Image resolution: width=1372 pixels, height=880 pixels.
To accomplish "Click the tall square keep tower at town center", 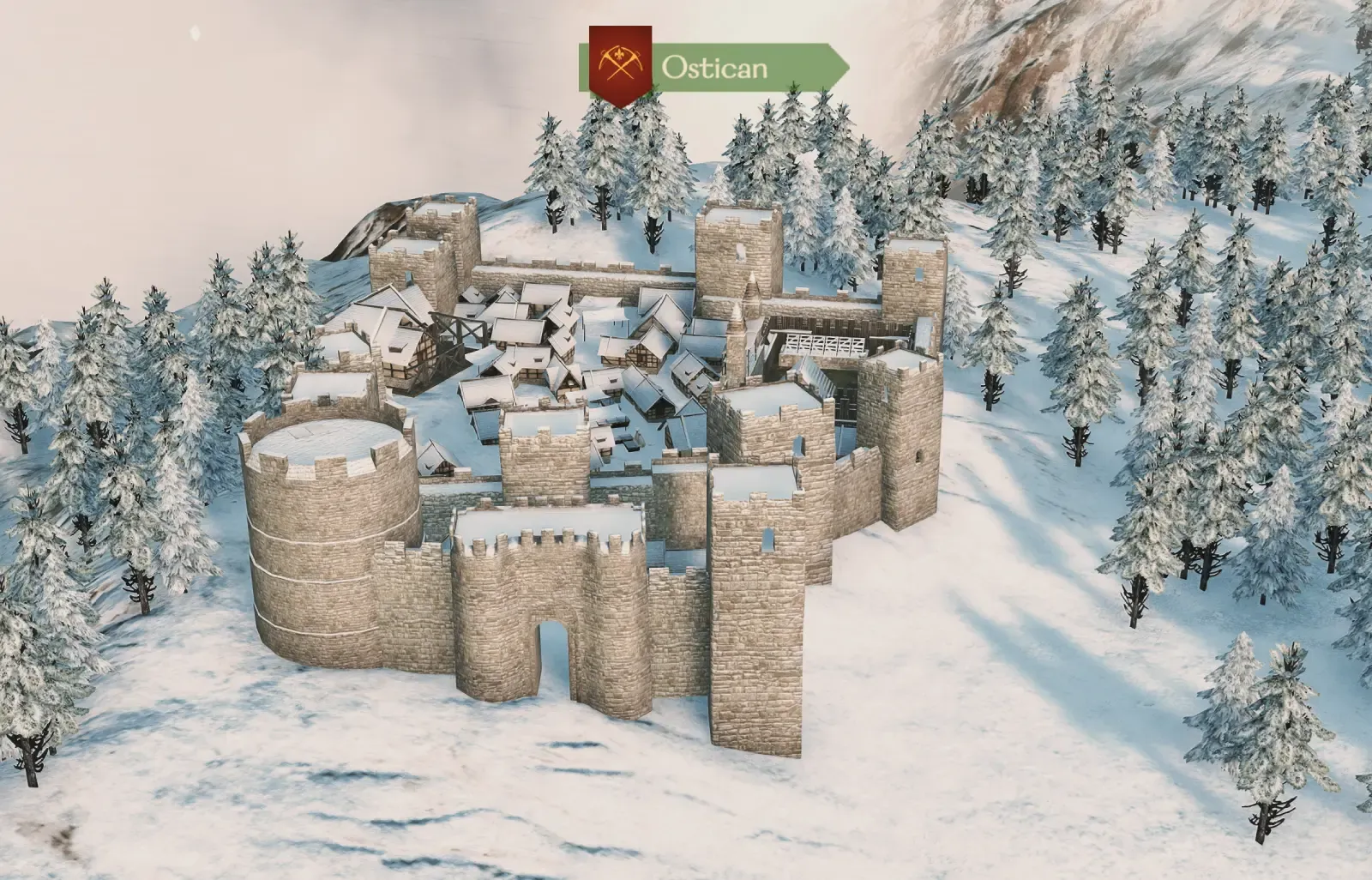I will click(x=737, y=249).
